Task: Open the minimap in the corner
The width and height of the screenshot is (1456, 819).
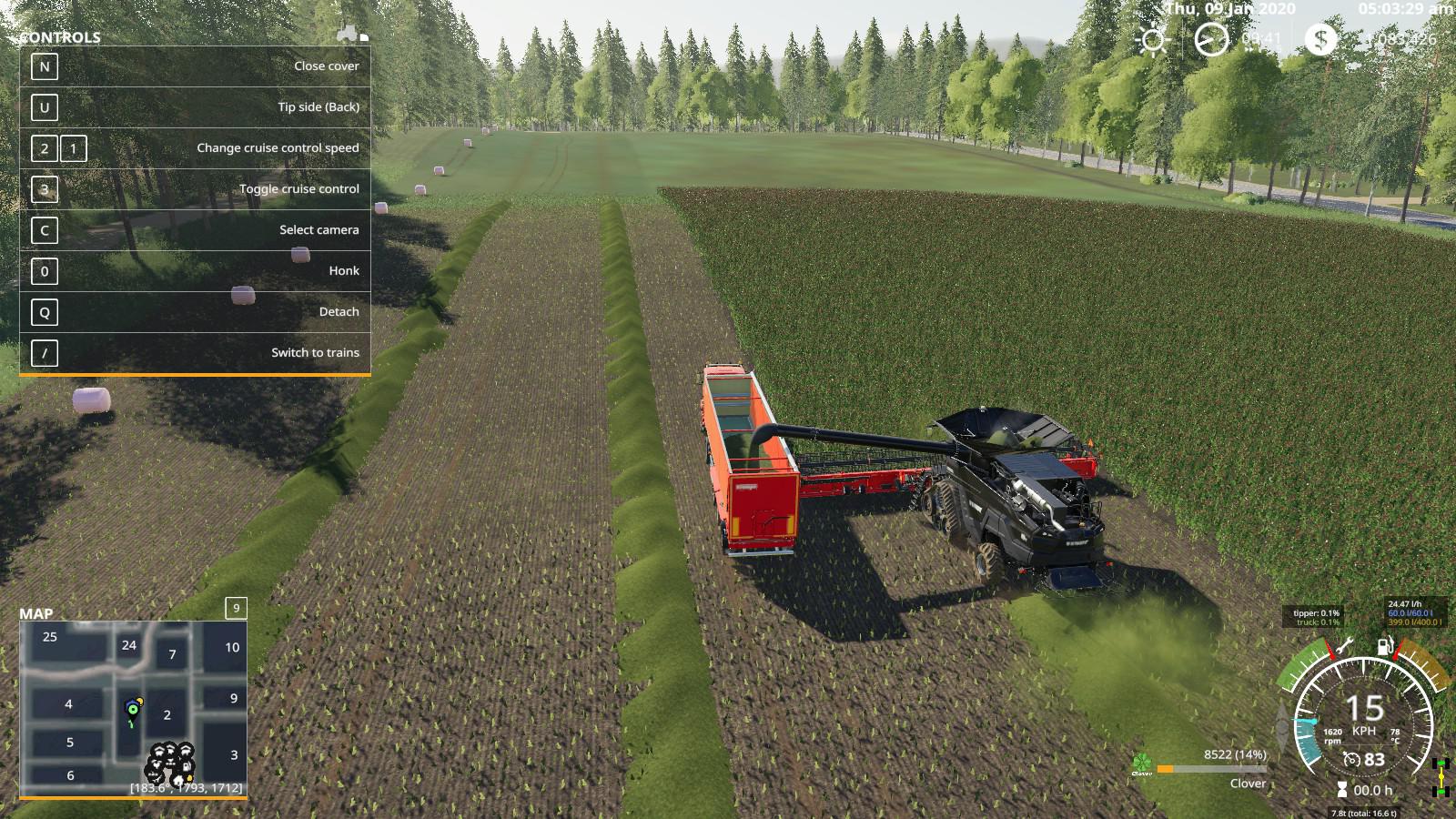Action: coord(133,706)
